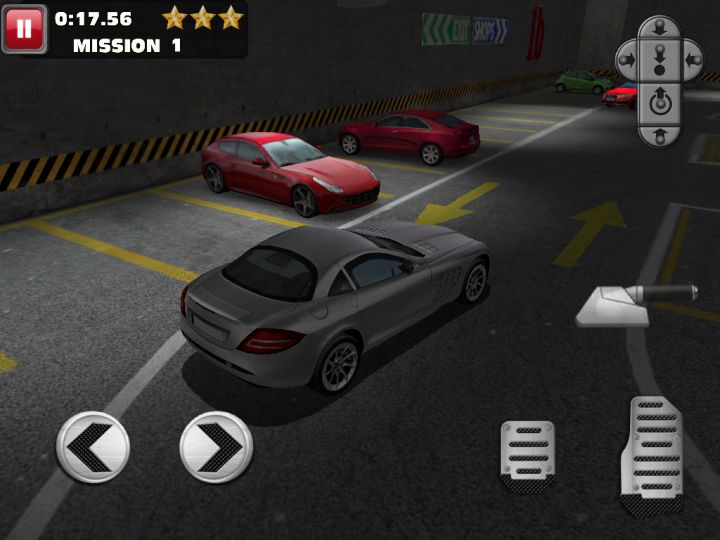Step on the tall accelerator pedal

point(651,454)
